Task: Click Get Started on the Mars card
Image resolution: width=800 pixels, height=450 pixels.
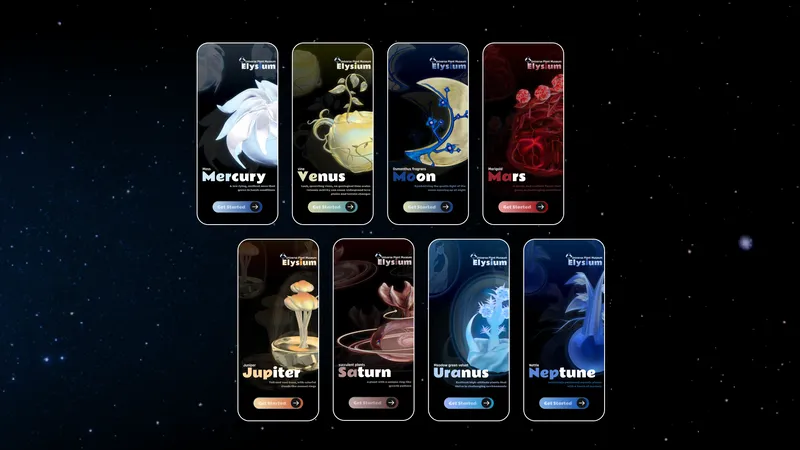Action: click(x=522, y=207)
